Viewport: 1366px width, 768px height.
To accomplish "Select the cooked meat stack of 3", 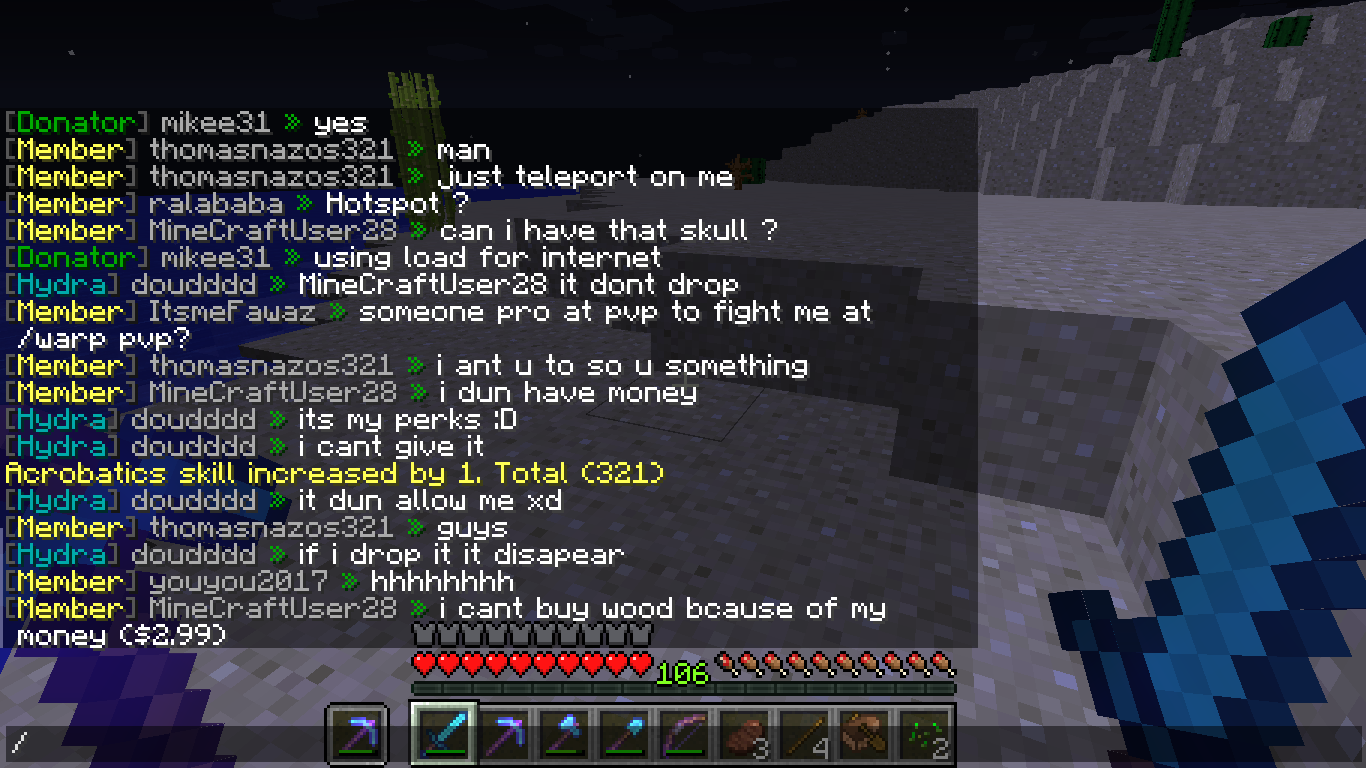I will point(744,735).
